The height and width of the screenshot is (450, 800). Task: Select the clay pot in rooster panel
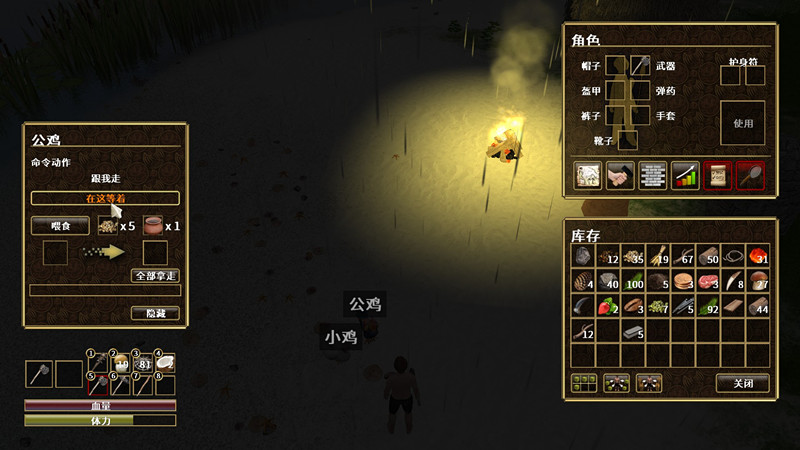154,225
